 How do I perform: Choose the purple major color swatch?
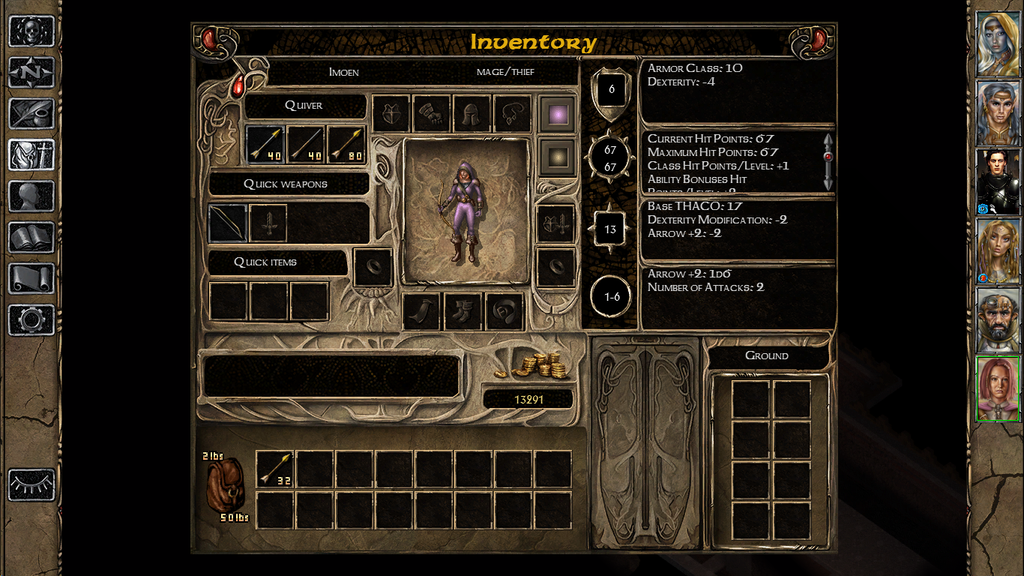(555, 114)
